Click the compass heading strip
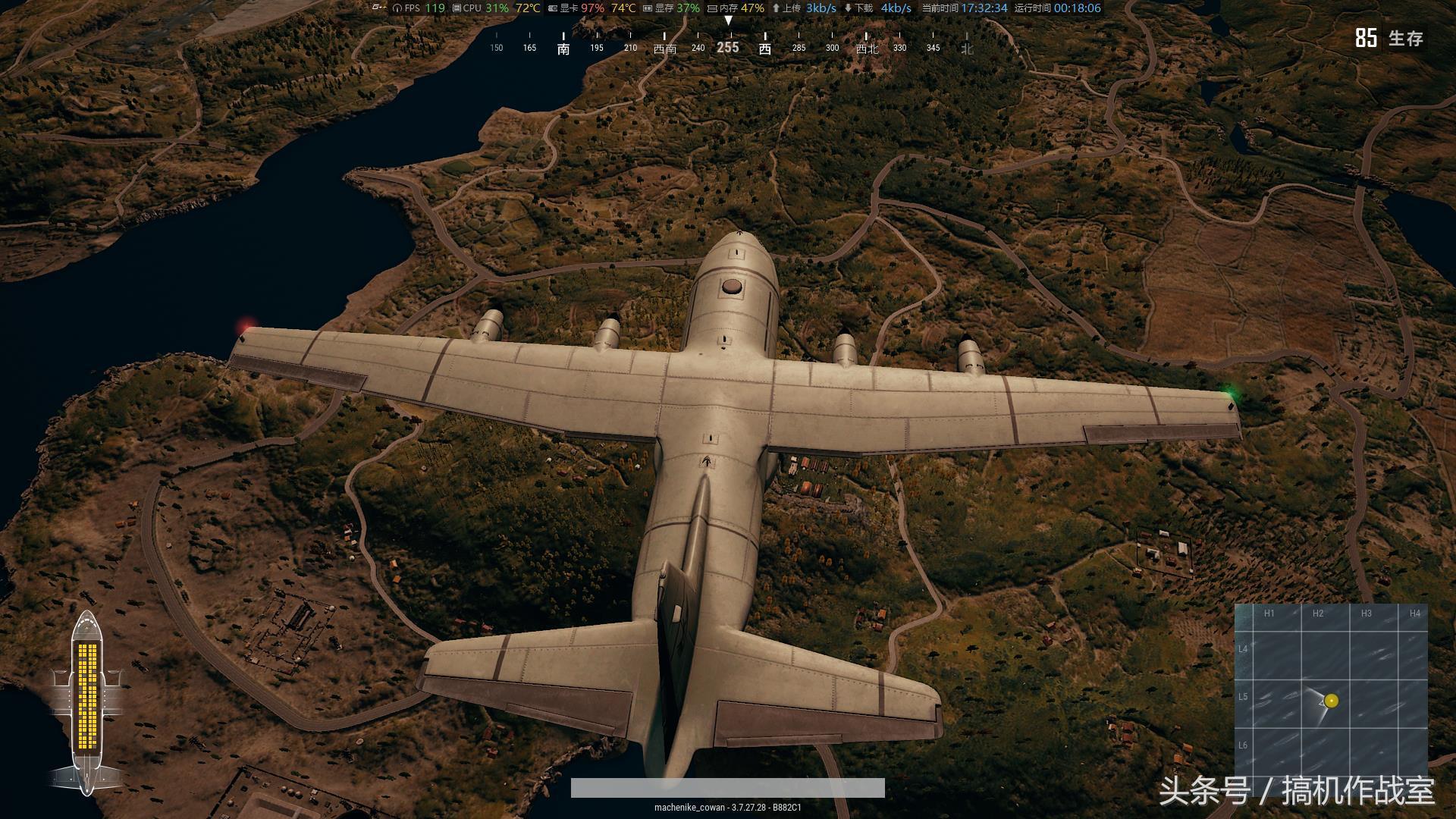The image size is (1456, 819). tap(728, 43)
